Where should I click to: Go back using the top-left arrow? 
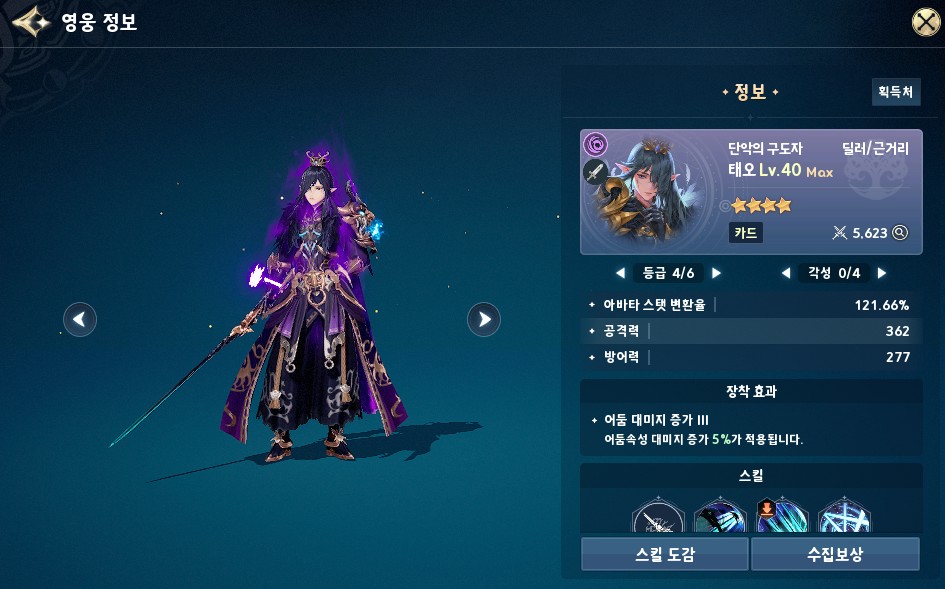pos(30,22)
